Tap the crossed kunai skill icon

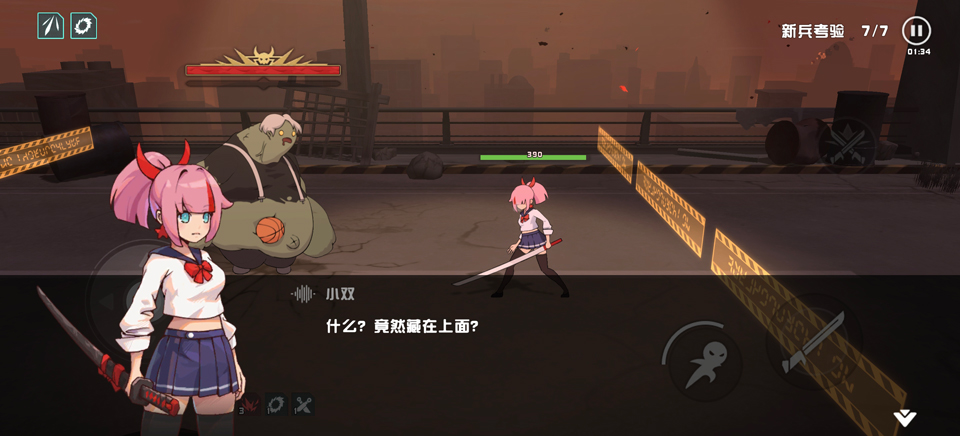click(304, 405)
